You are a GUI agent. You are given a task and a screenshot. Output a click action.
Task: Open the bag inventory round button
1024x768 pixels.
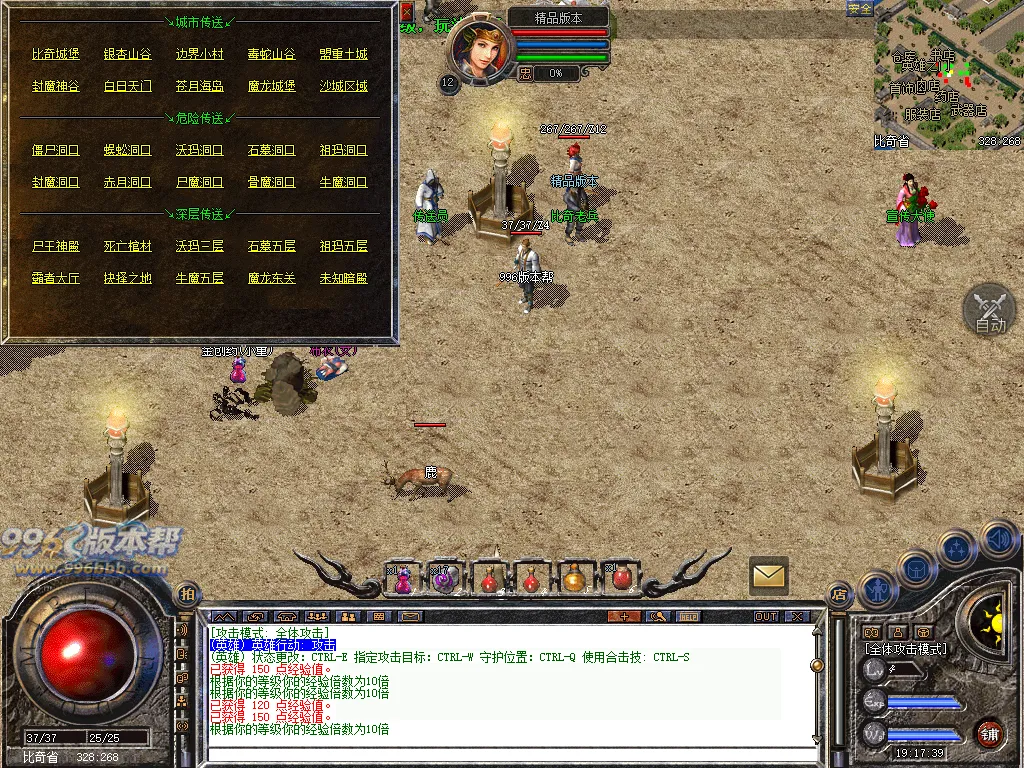[916, 570]
